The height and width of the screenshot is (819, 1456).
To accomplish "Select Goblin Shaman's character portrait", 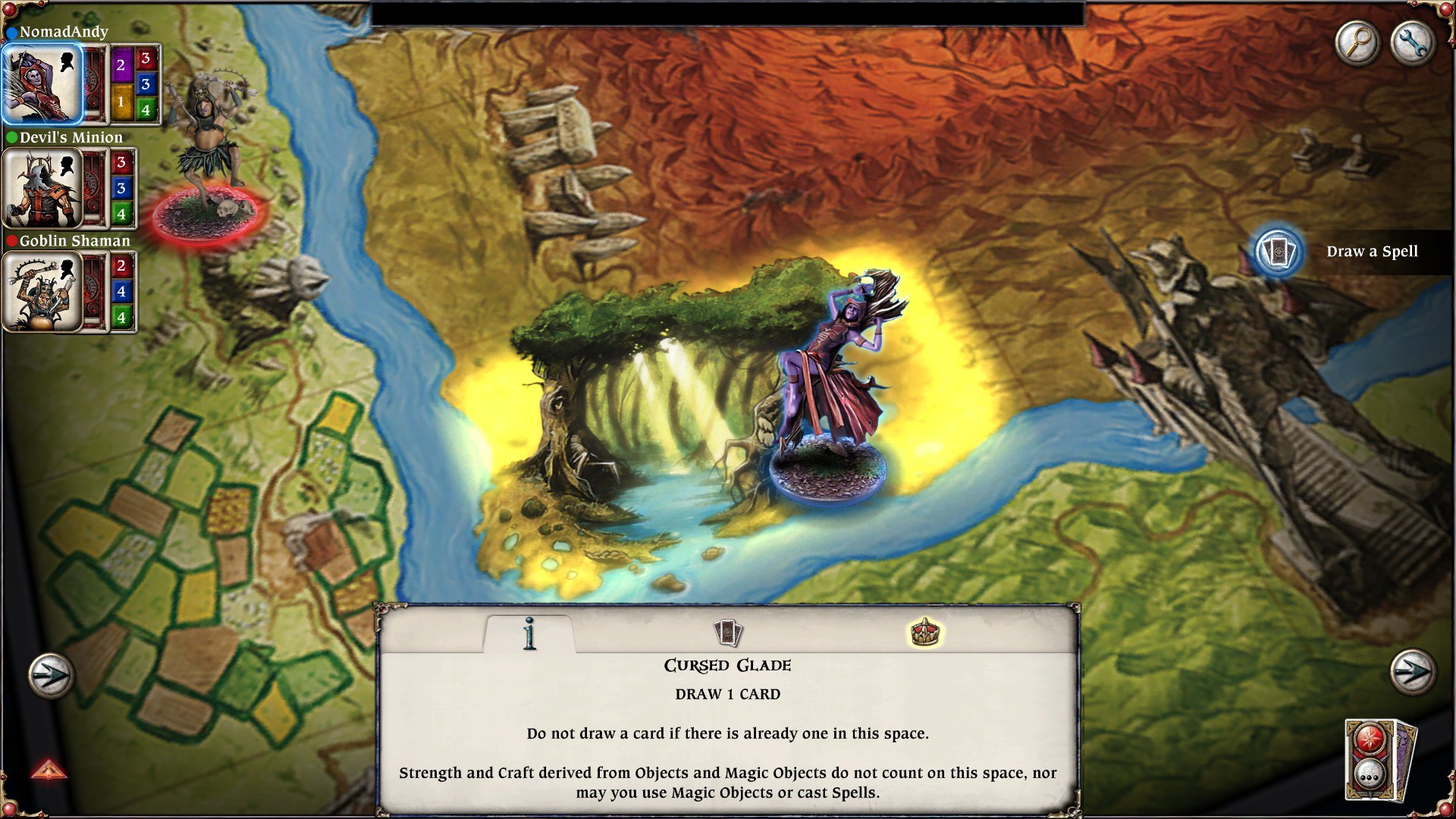I will pyautogui.click(x=42, y=290).
